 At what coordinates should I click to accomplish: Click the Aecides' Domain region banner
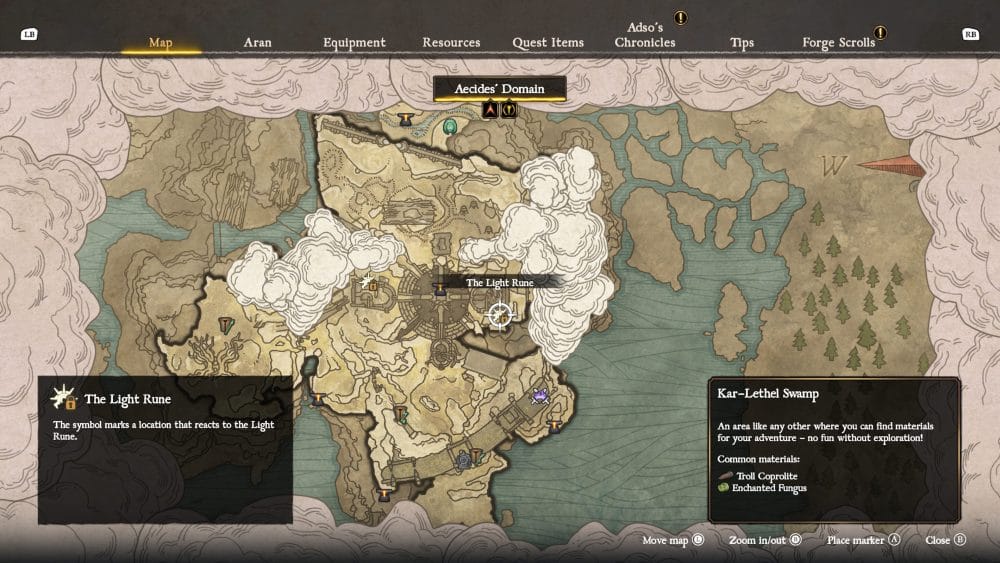pyautogui.click(x=500, y=89)
